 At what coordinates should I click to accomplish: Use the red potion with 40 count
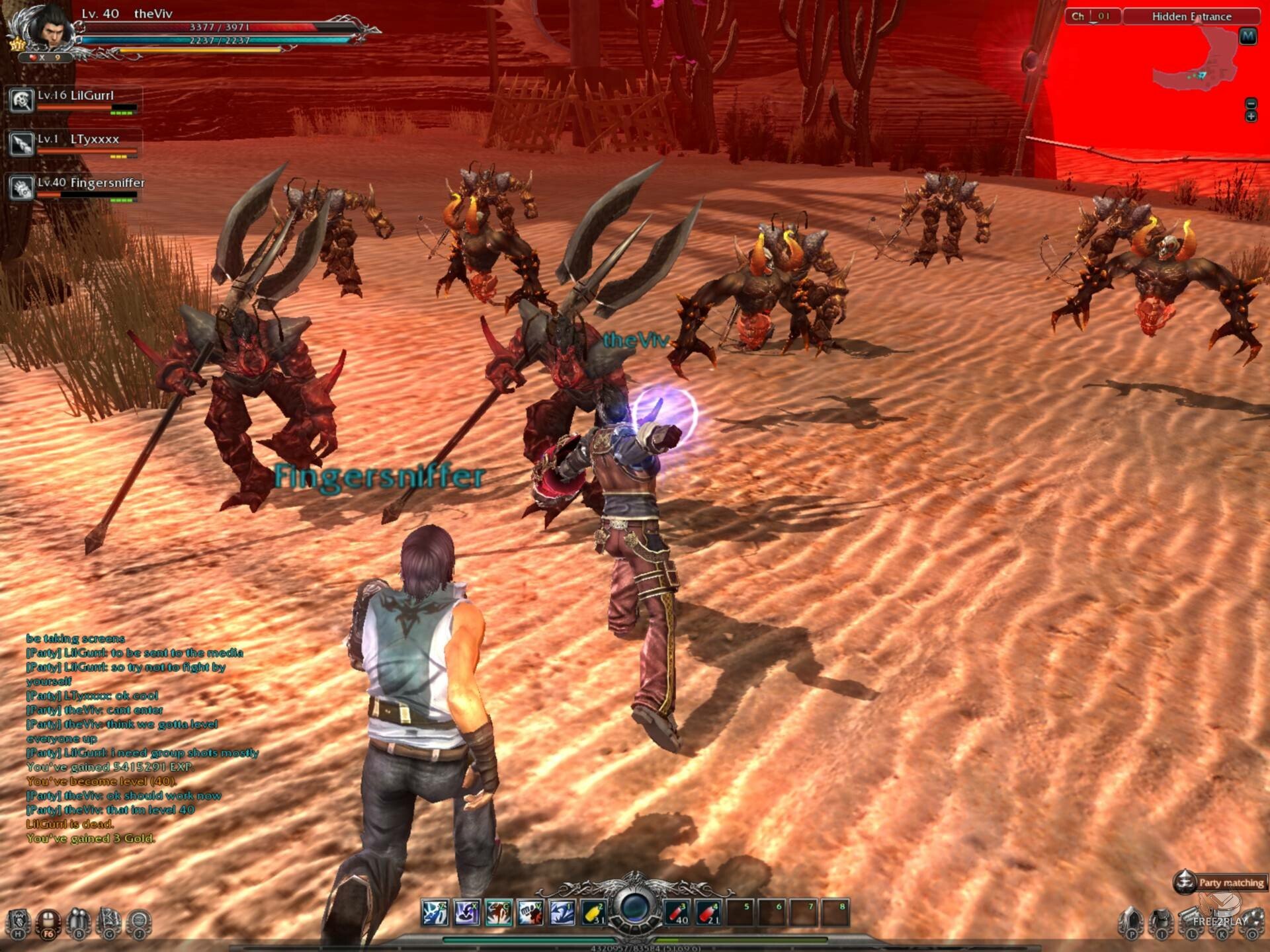coord(677,913)
